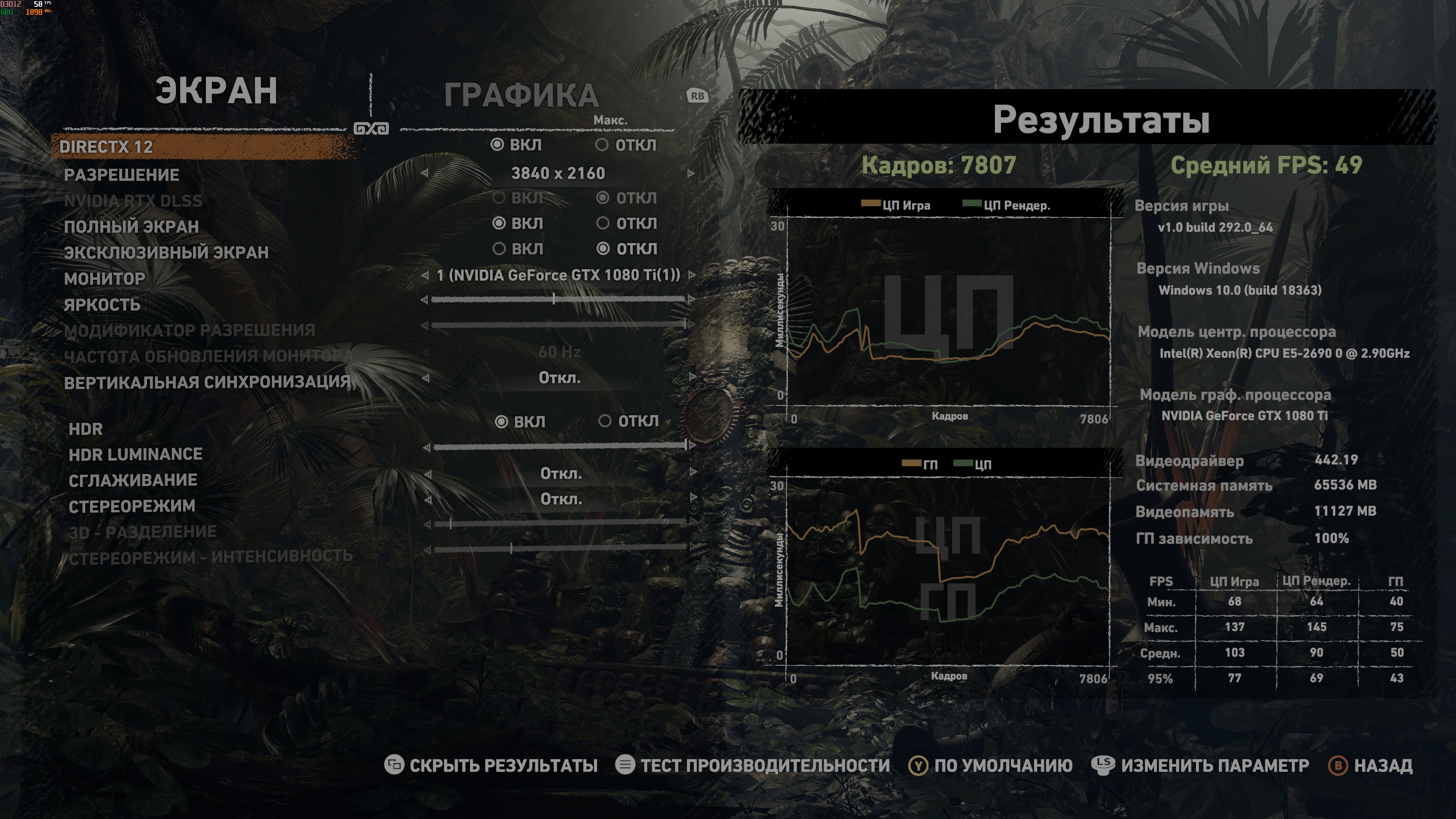Screen dimensions: 1456x819
Task: Select the МОНИТОР setting row
Action: [105, 279]
